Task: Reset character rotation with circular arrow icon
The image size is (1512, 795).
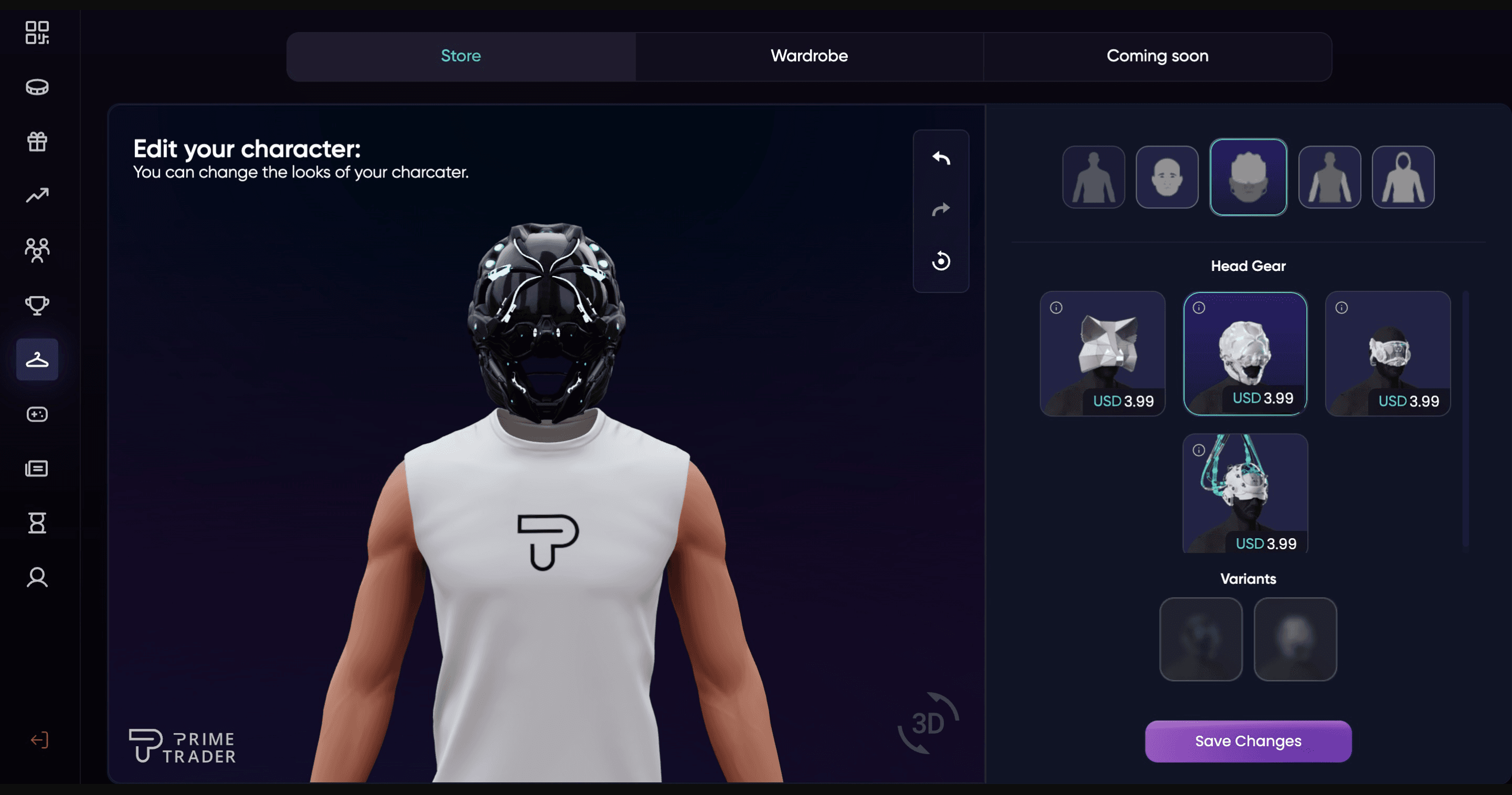Action: point(941,260)
